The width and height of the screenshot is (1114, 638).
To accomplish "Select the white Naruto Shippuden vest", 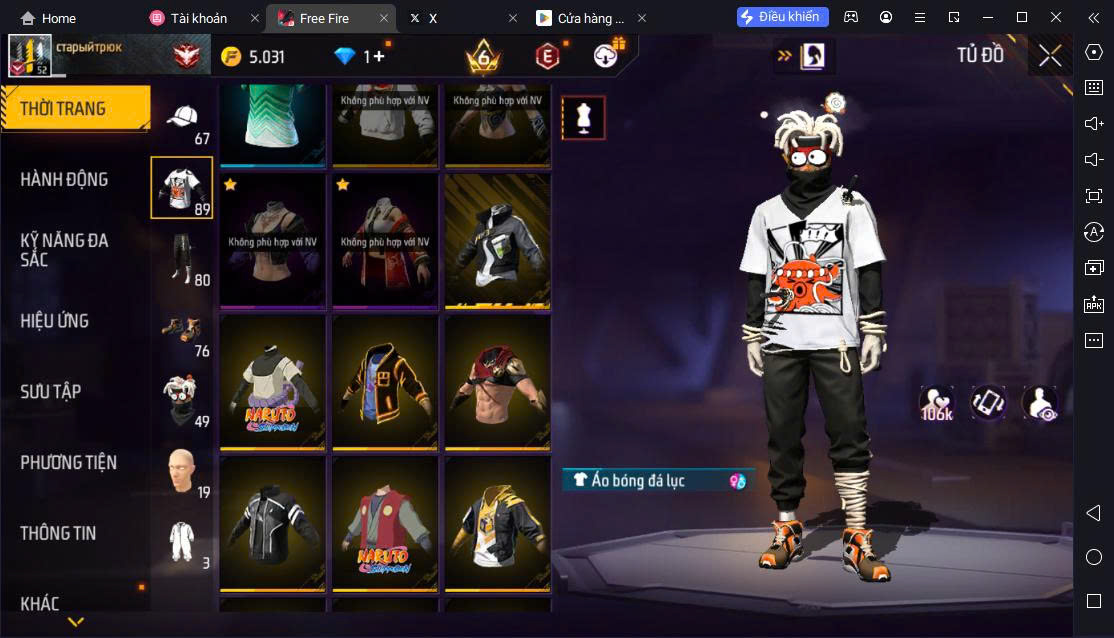I will point(273,383).
